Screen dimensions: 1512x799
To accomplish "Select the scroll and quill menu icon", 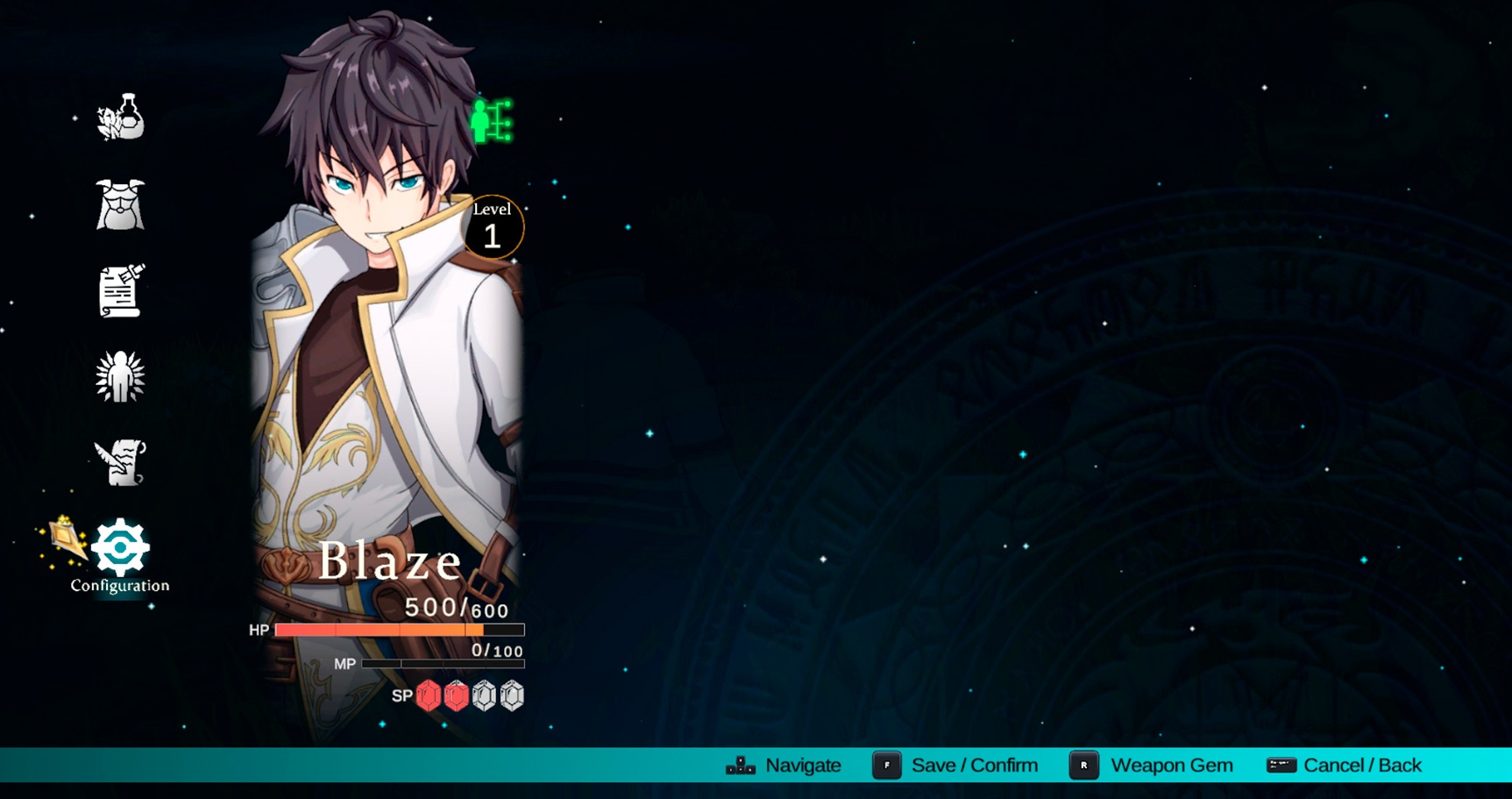I will [120, 290].
